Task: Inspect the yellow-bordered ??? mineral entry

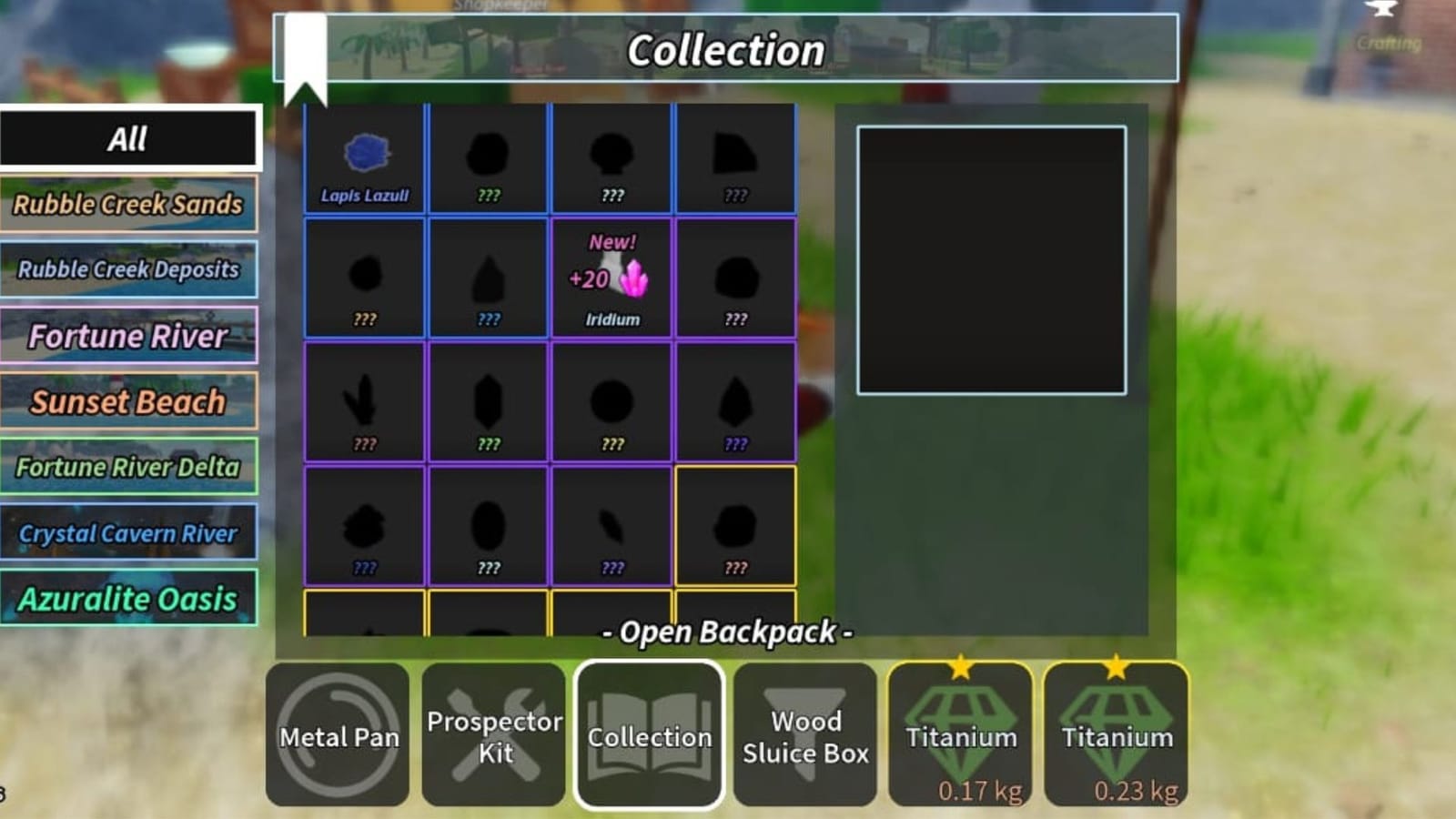Action: pos(736,523)
